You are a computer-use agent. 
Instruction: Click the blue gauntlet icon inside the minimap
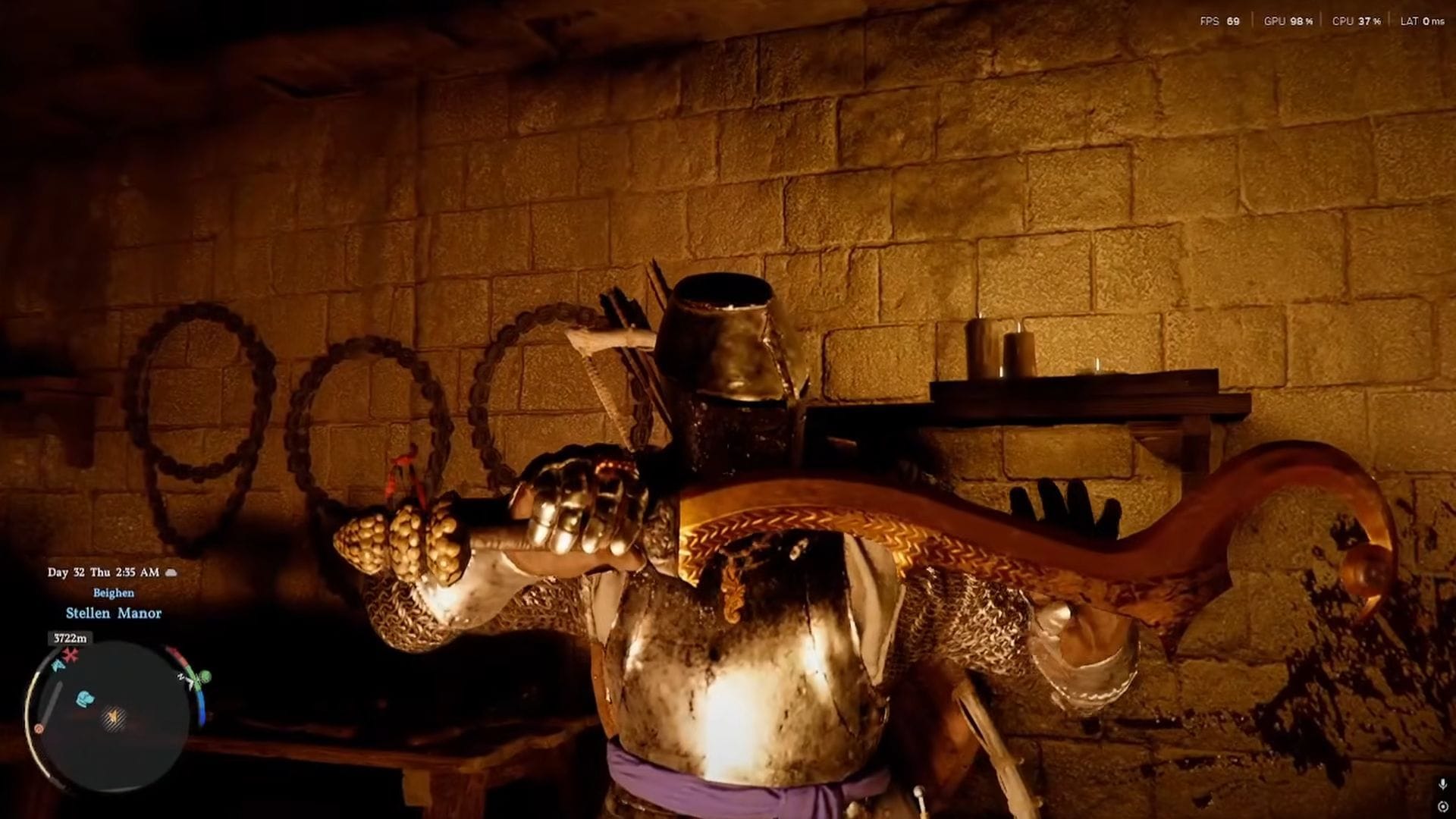85,698
